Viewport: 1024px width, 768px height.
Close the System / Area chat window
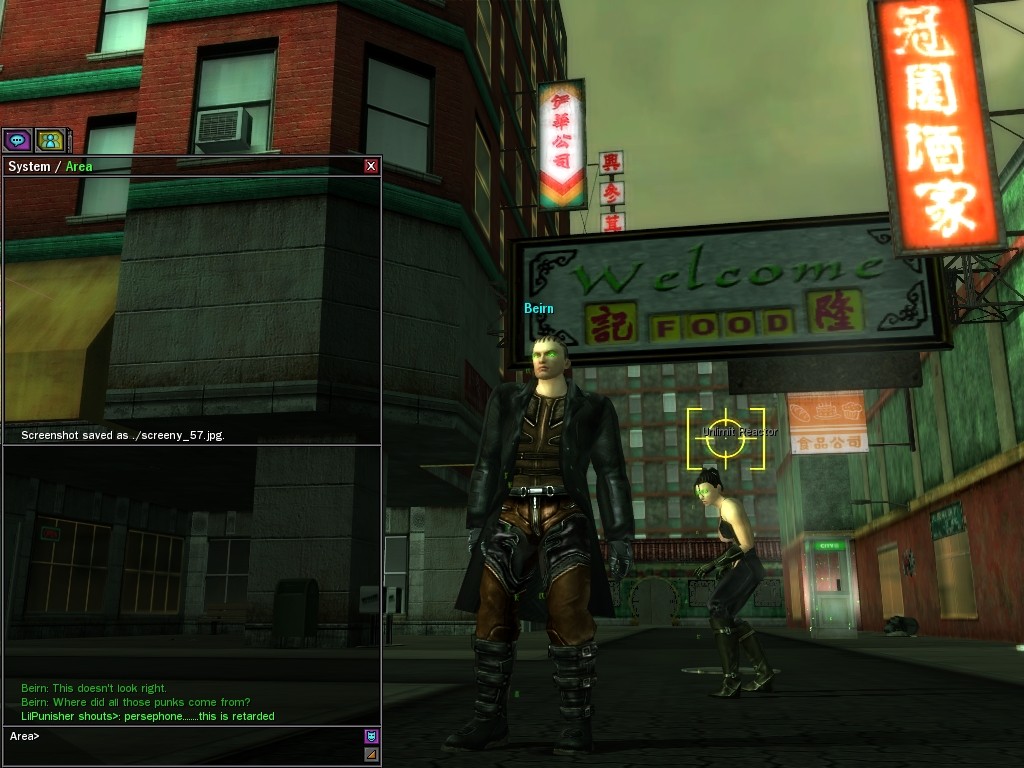[x=371, y=166]
